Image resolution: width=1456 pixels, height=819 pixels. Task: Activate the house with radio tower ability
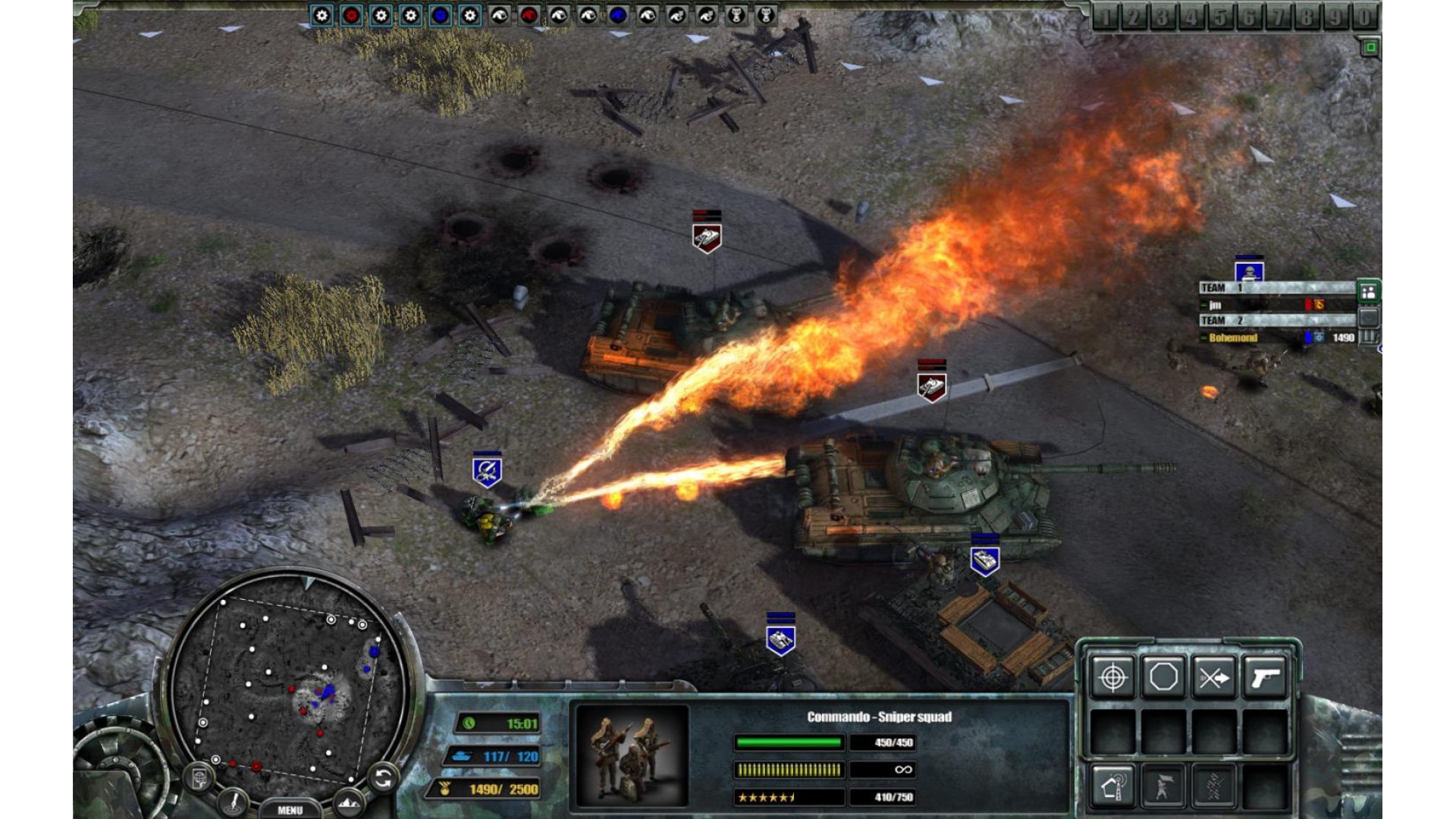pyautogui.click(x=1112, y=786)
